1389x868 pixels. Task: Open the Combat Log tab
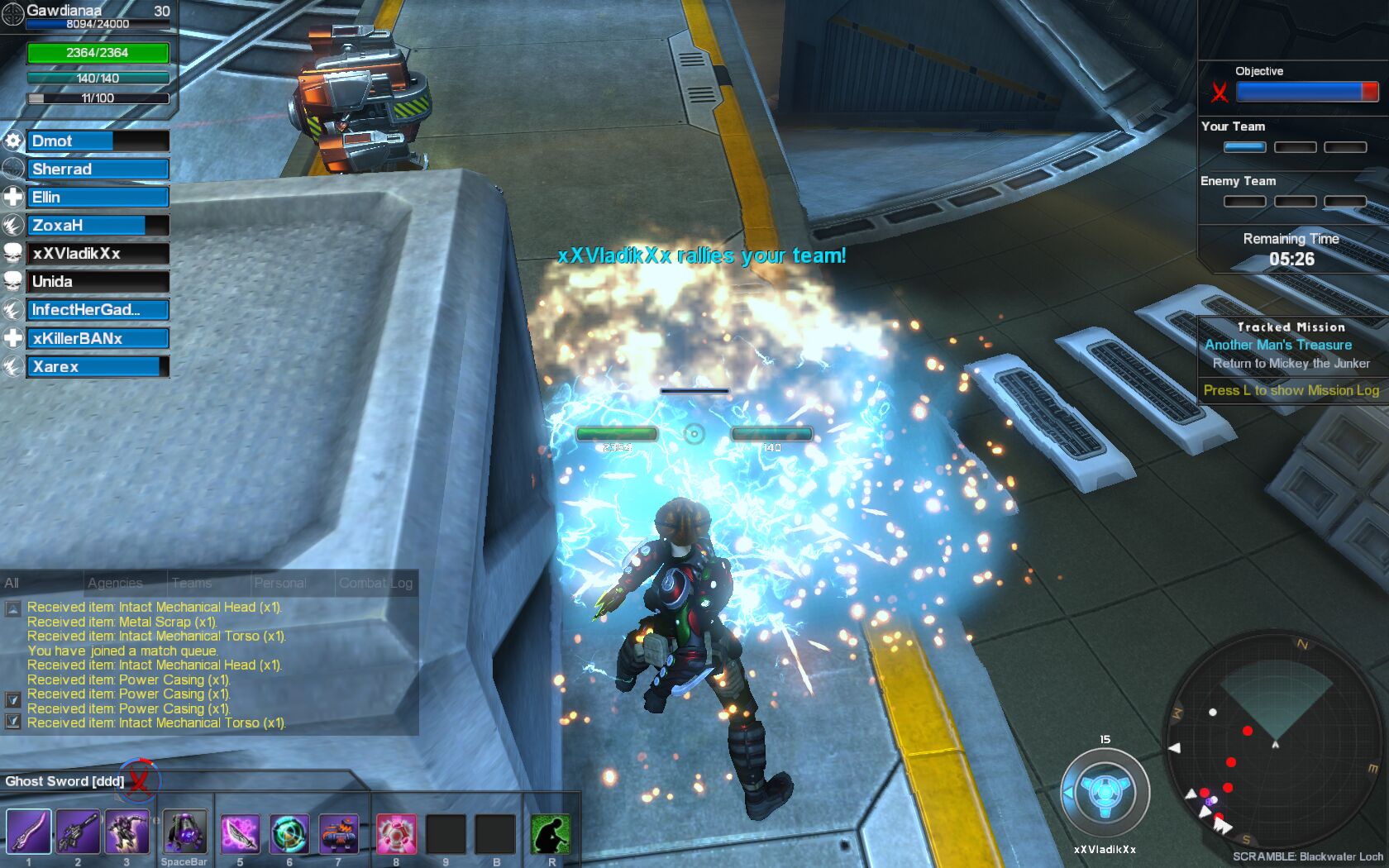click(375, 583)
